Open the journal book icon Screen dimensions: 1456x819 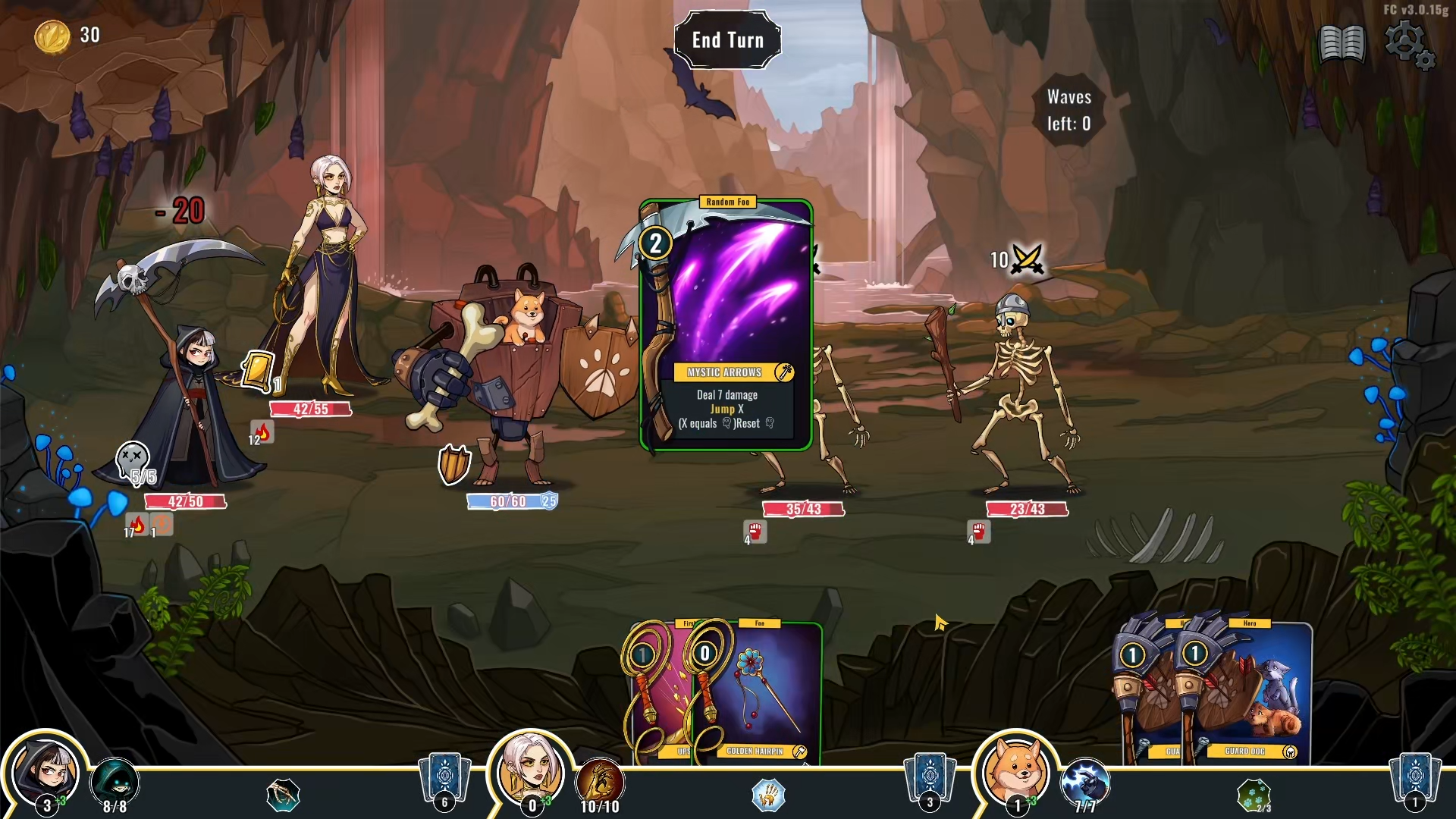coord(1341,44)
